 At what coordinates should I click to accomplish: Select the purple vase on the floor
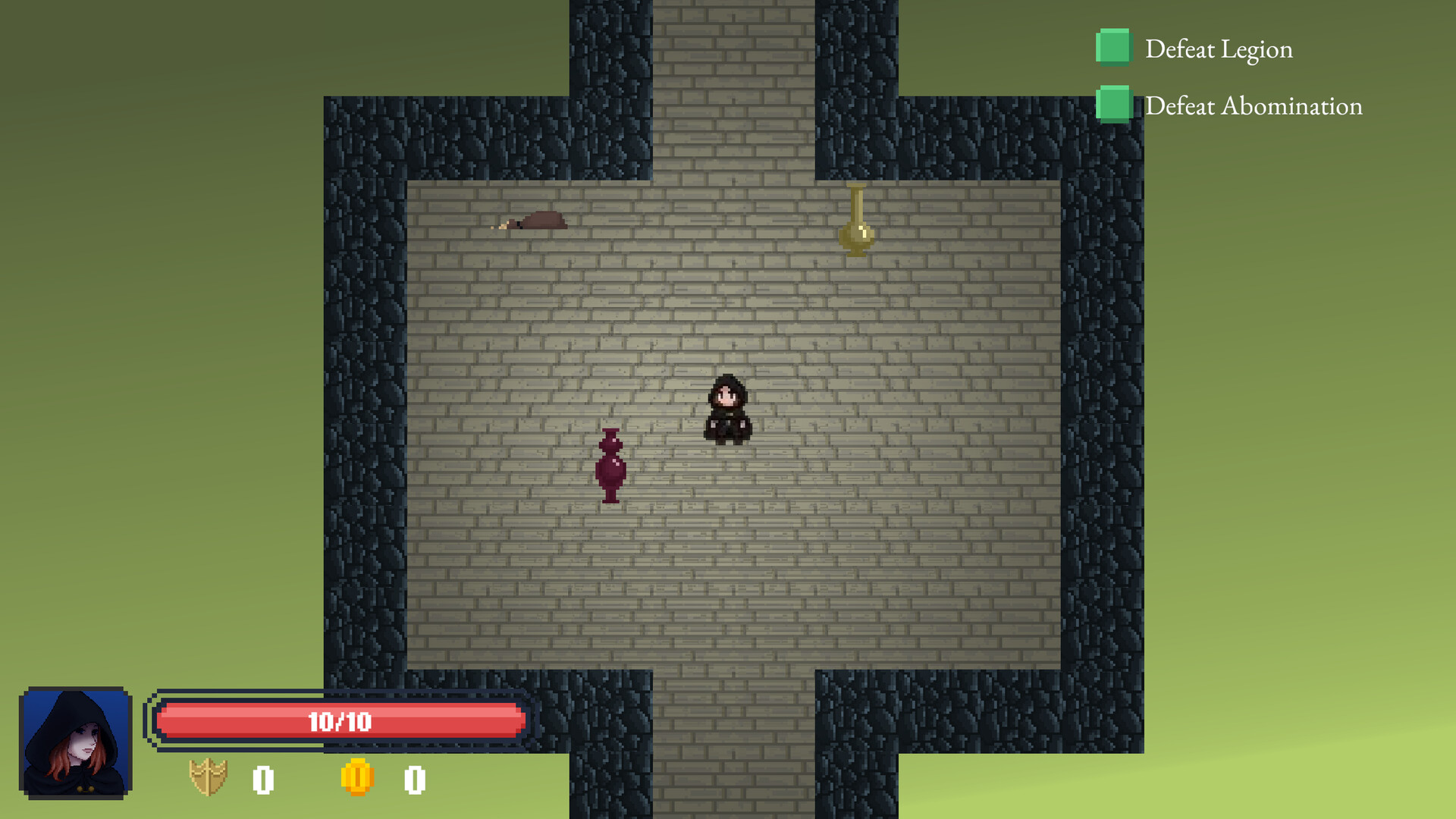tap(610, 466)
